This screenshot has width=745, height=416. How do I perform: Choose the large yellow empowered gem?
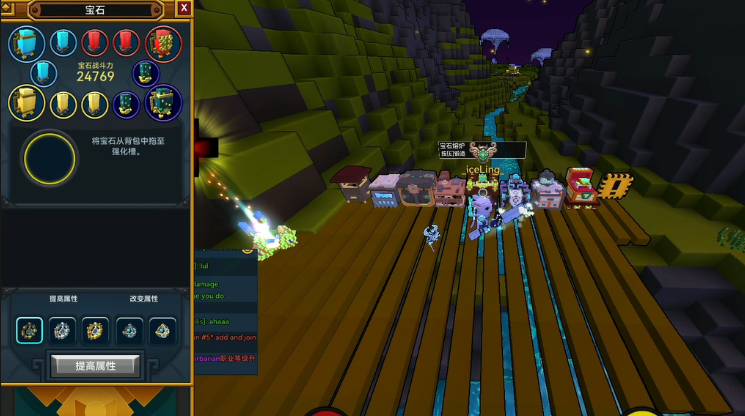point(25,102)
